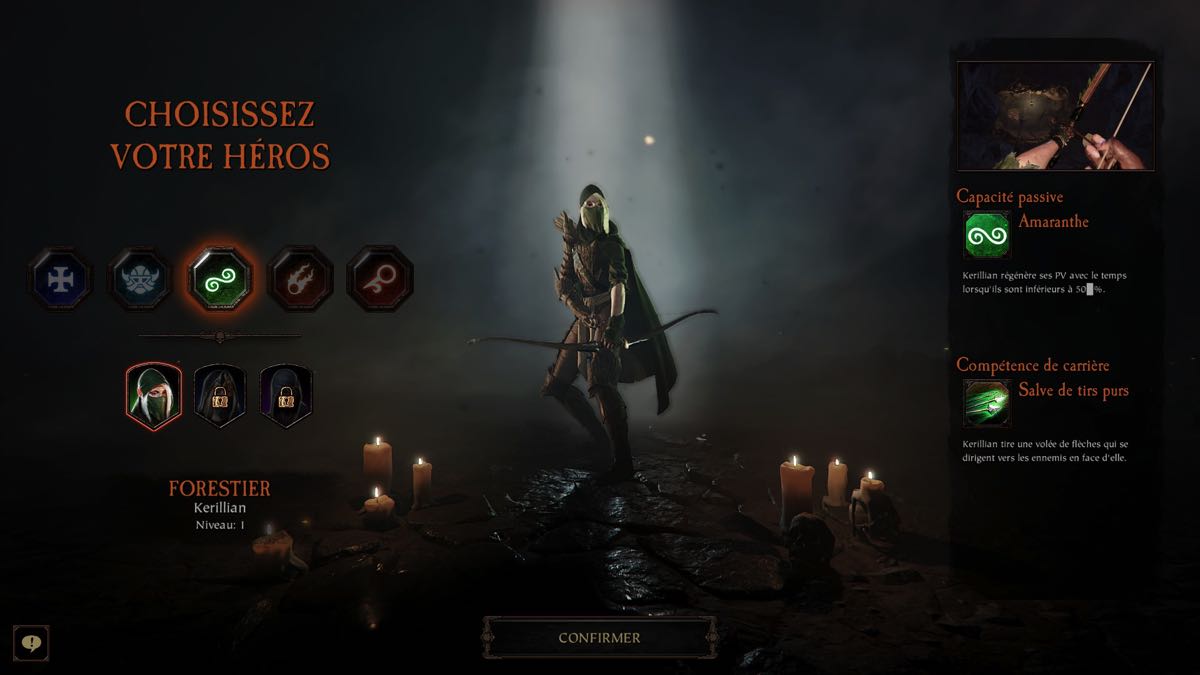Click the Salve de tirs purs skill icon
Image resolution: width=1200 pixels, height=675 pixels.
point(987,404)
